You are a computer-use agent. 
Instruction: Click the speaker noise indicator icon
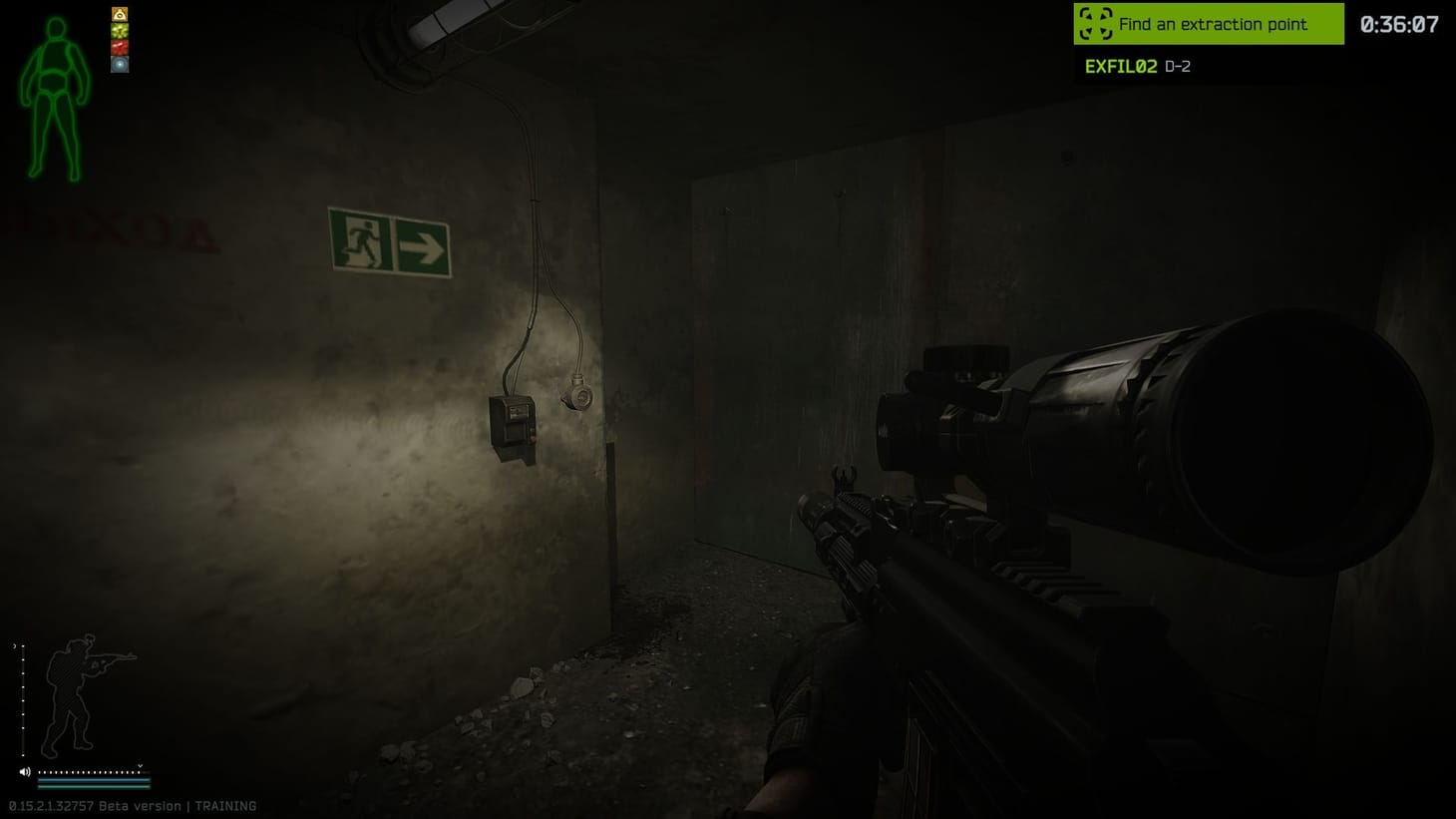pyautogui.click(x=25, y=771)
